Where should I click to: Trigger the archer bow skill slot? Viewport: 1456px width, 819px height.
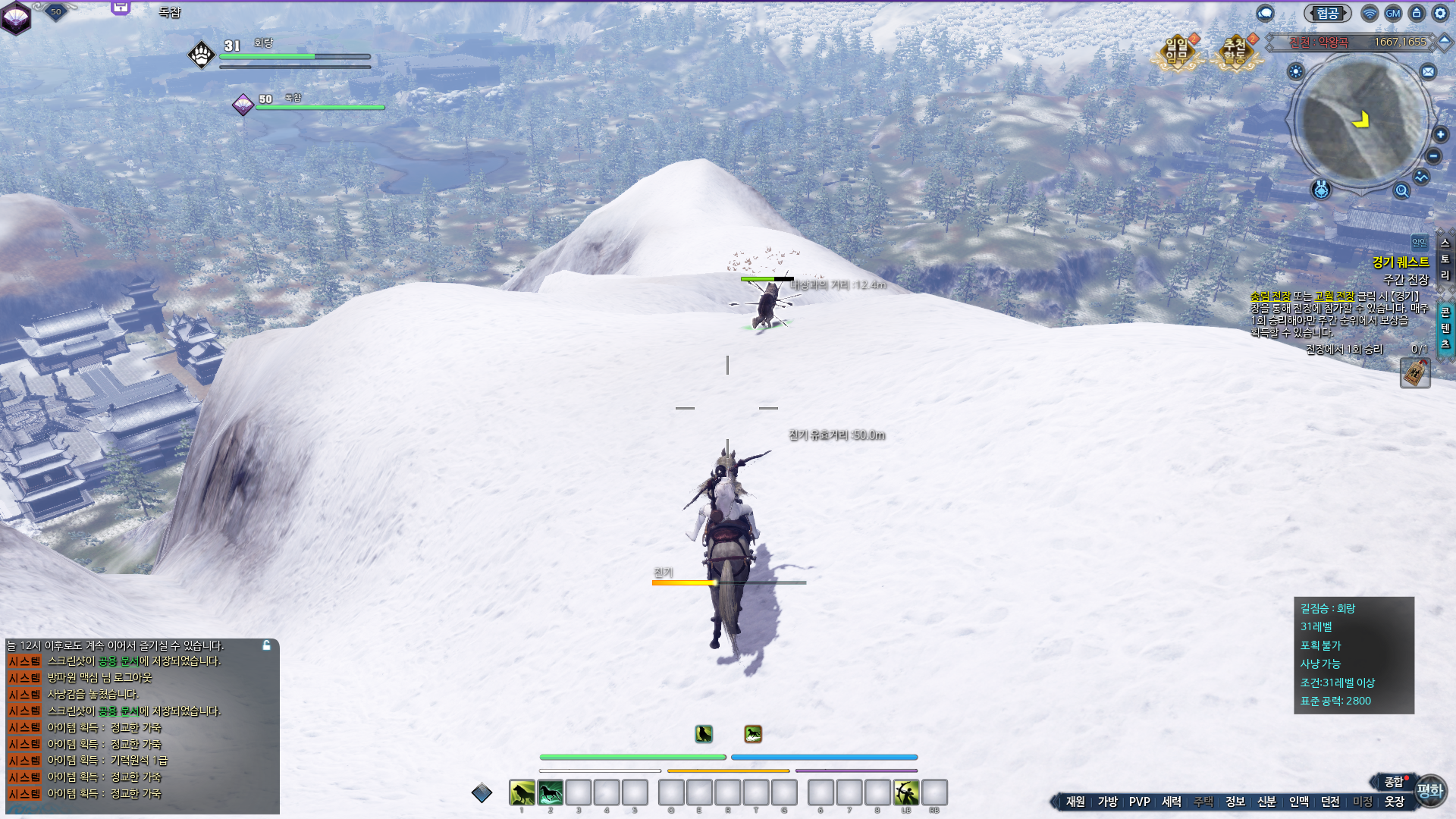click(905, 793)
